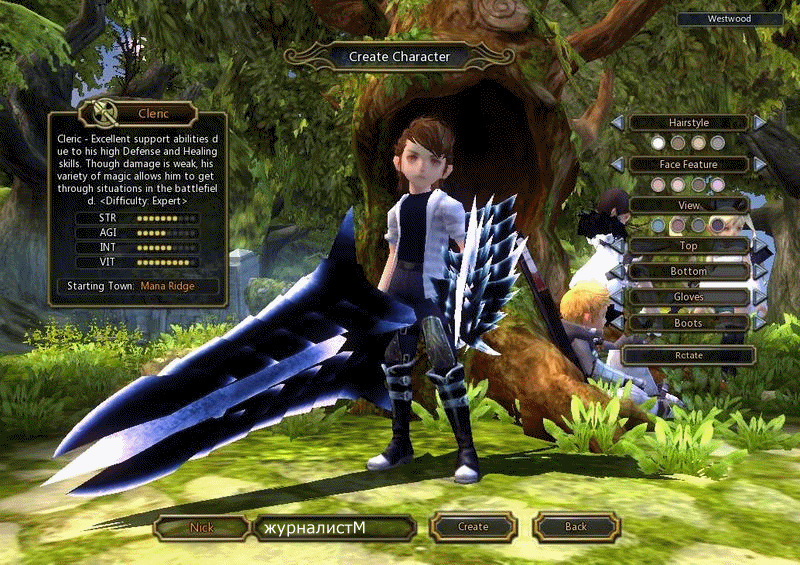
Task: Select the white hair color swatch
Action: pyautogui.click(x=658, y=143)
